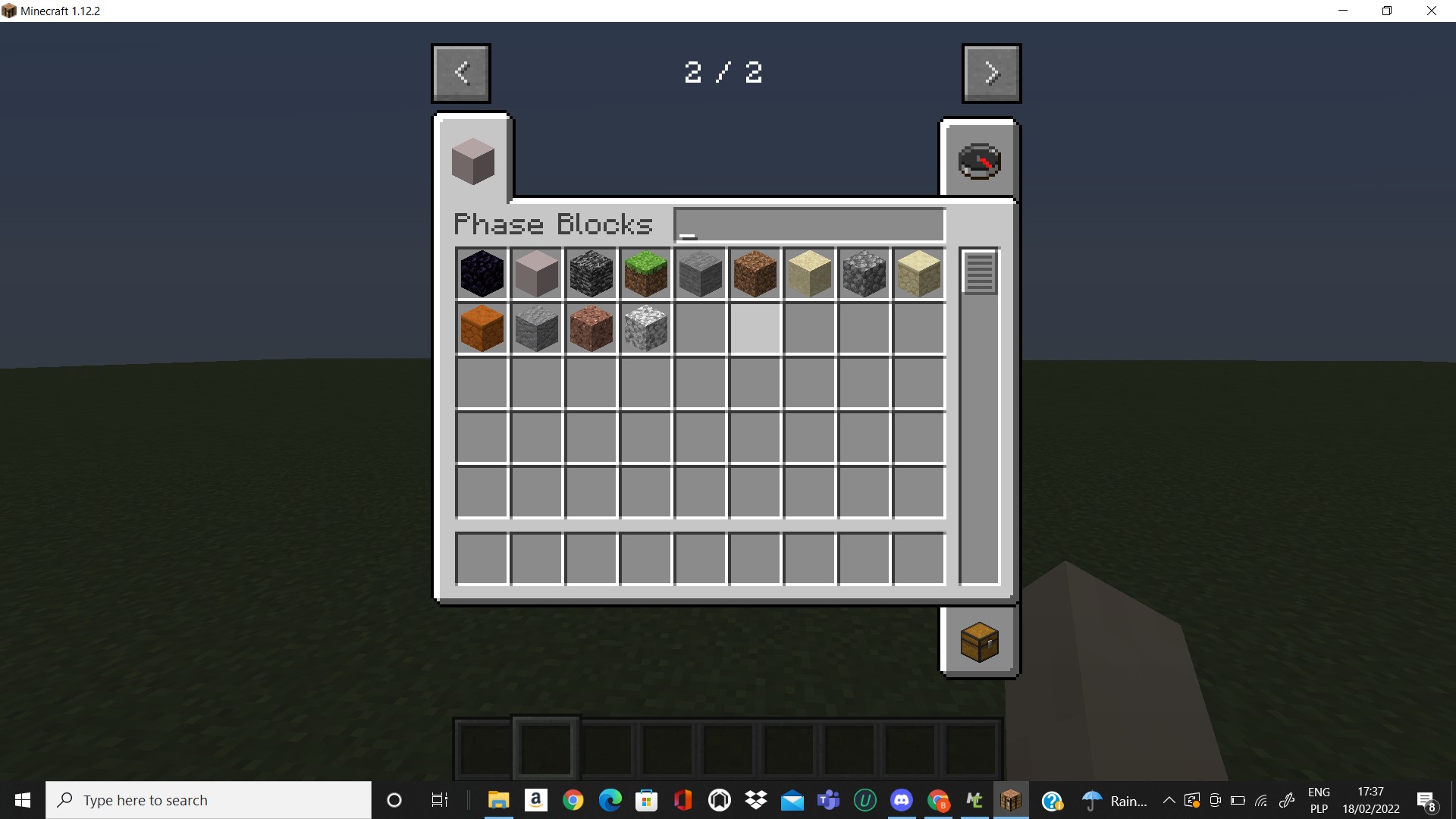Pick the grass block item
Image resolution: width=1456 pixels, height=819 pixels.
point(646,274)
